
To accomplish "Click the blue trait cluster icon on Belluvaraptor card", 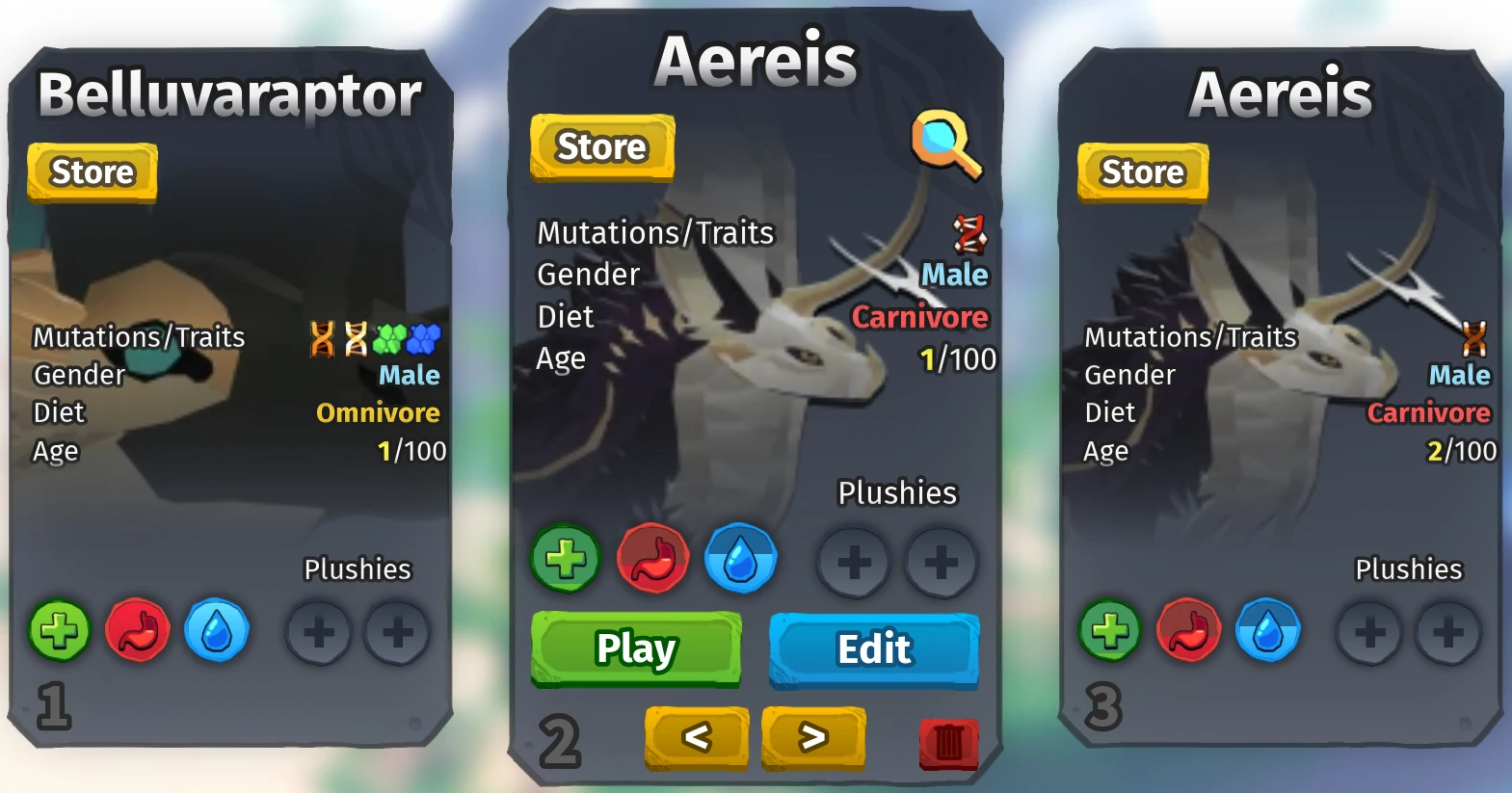I will pos(422,340).
